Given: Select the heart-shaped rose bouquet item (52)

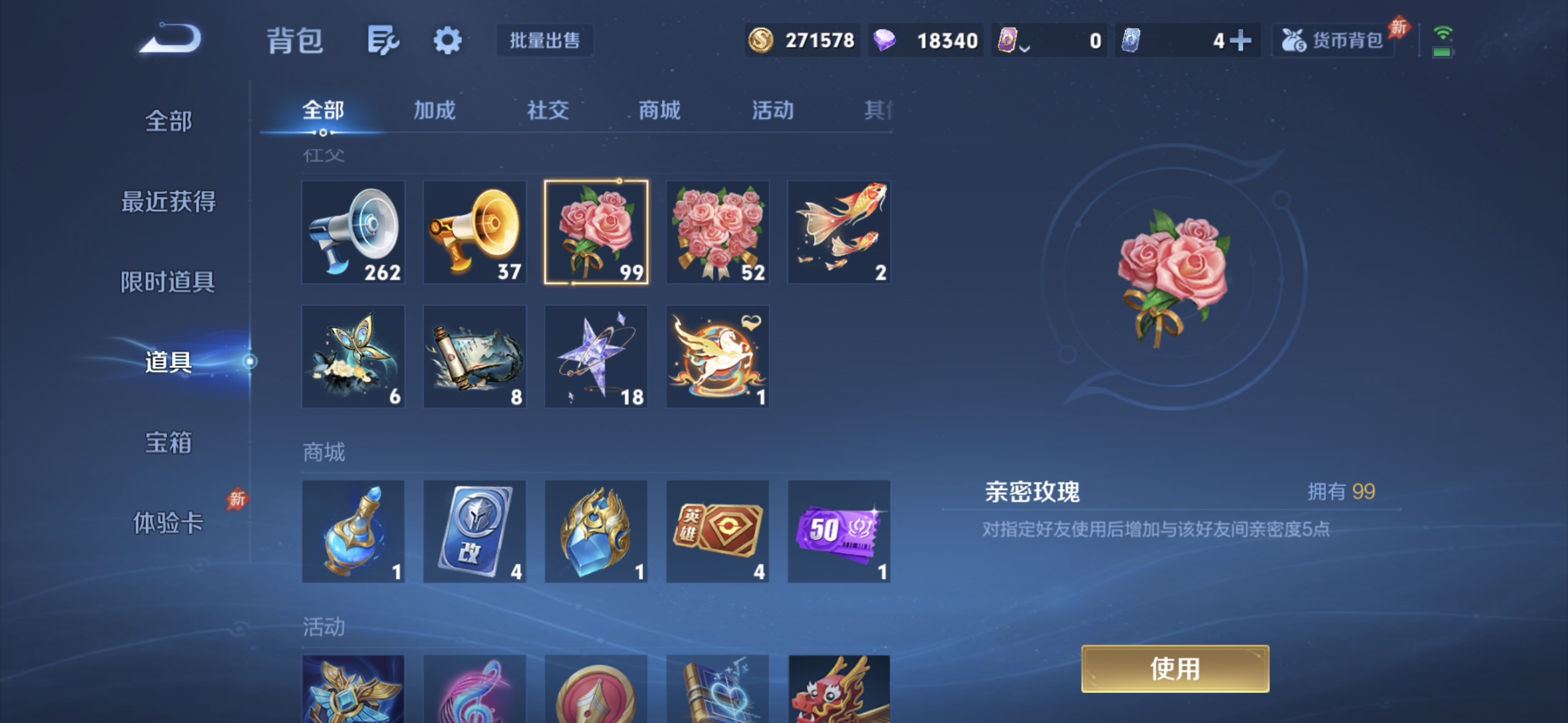Looking at the screenshot, I should pos(717,233).
